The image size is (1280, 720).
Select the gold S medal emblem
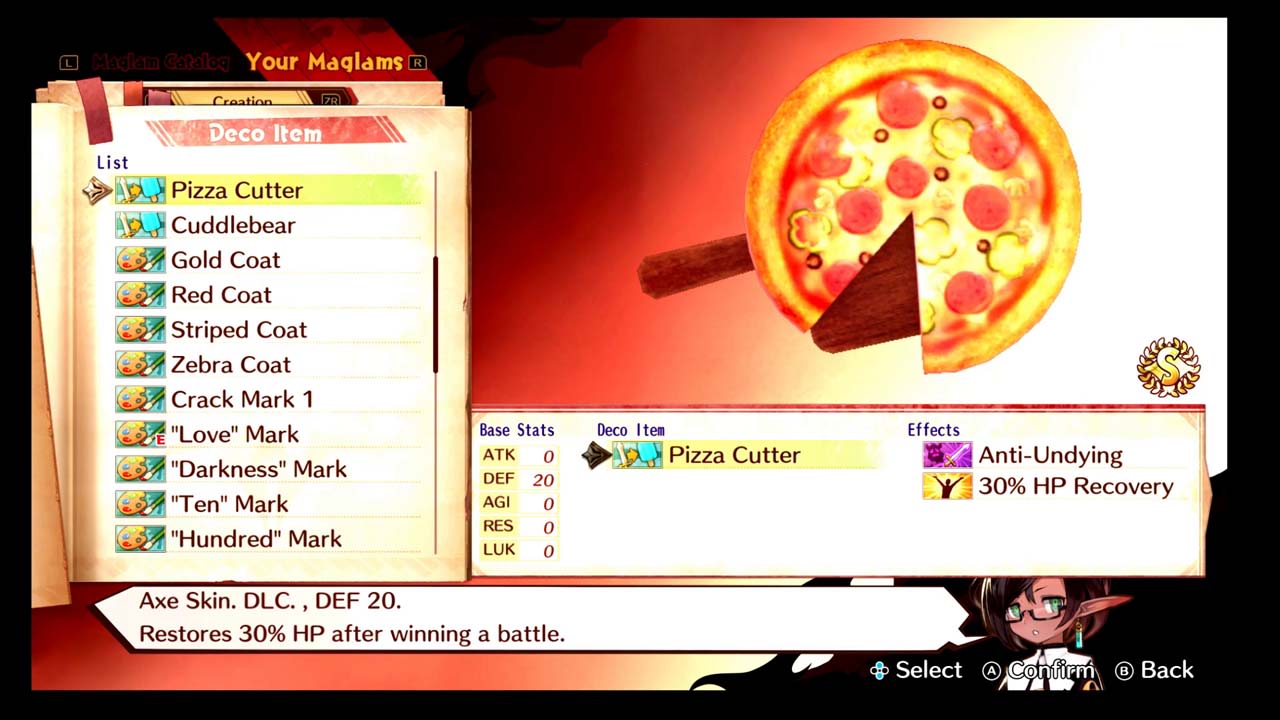click(x=1168, y=366)
